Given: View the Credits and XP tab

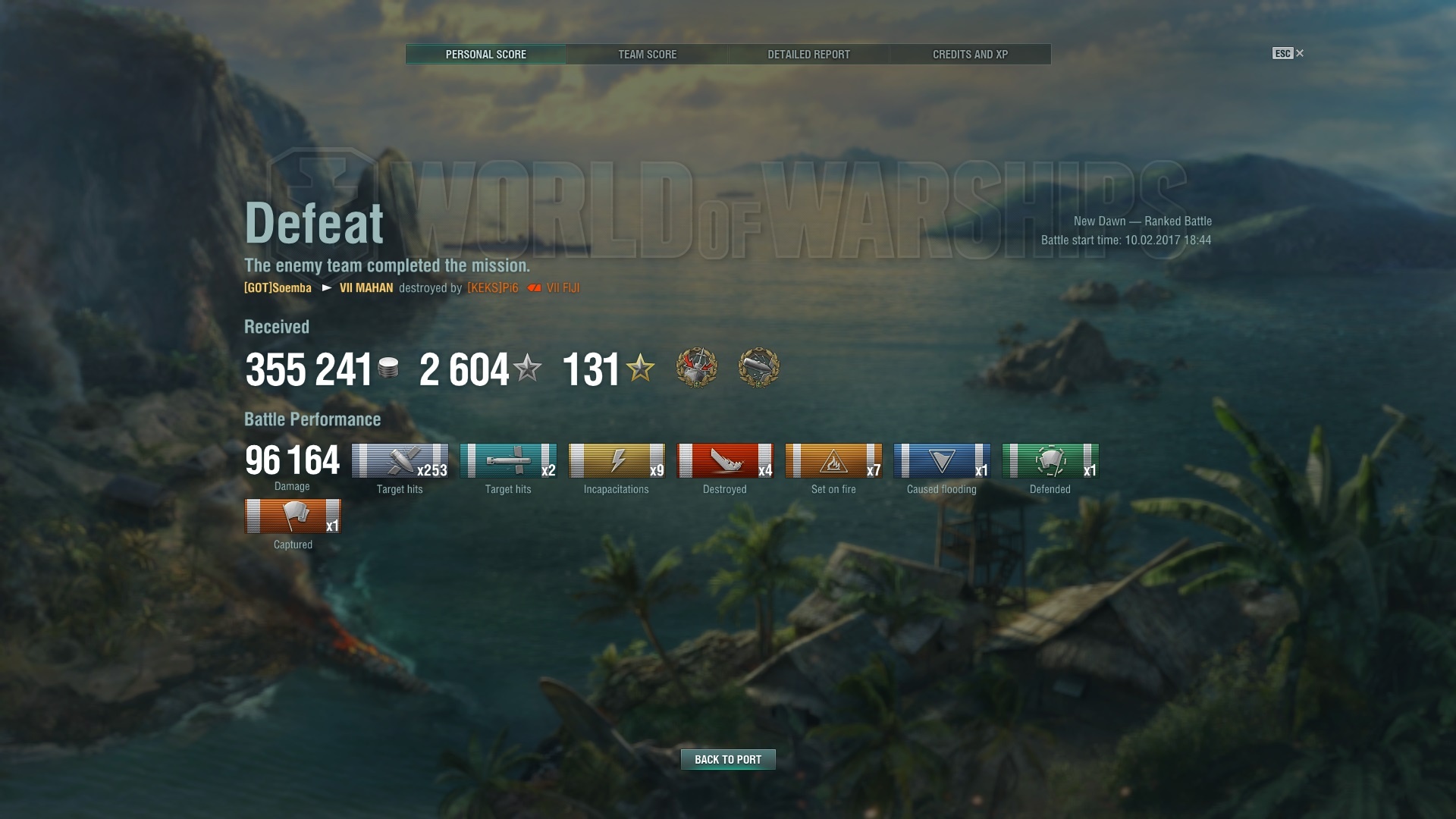Looking at the screenshot, I should 970,55.
